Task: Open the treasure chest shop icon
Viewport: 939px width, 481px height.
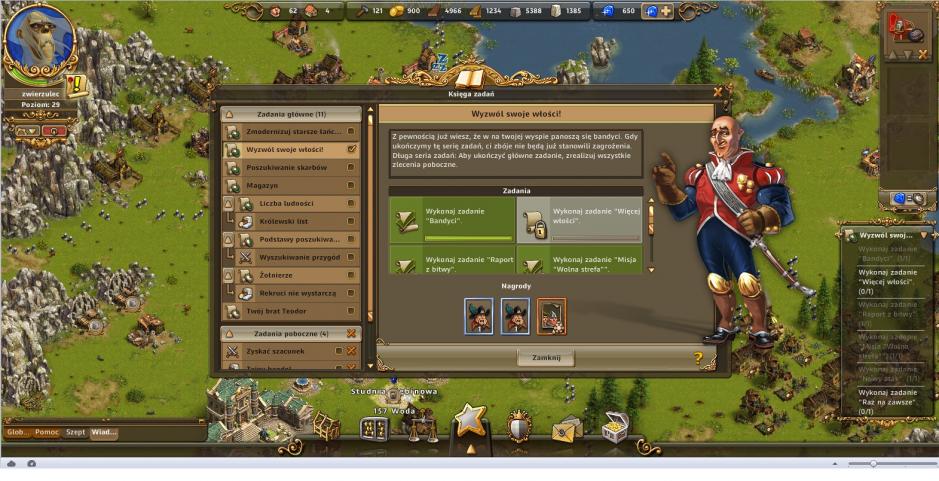Action: (x=614, y=427)
